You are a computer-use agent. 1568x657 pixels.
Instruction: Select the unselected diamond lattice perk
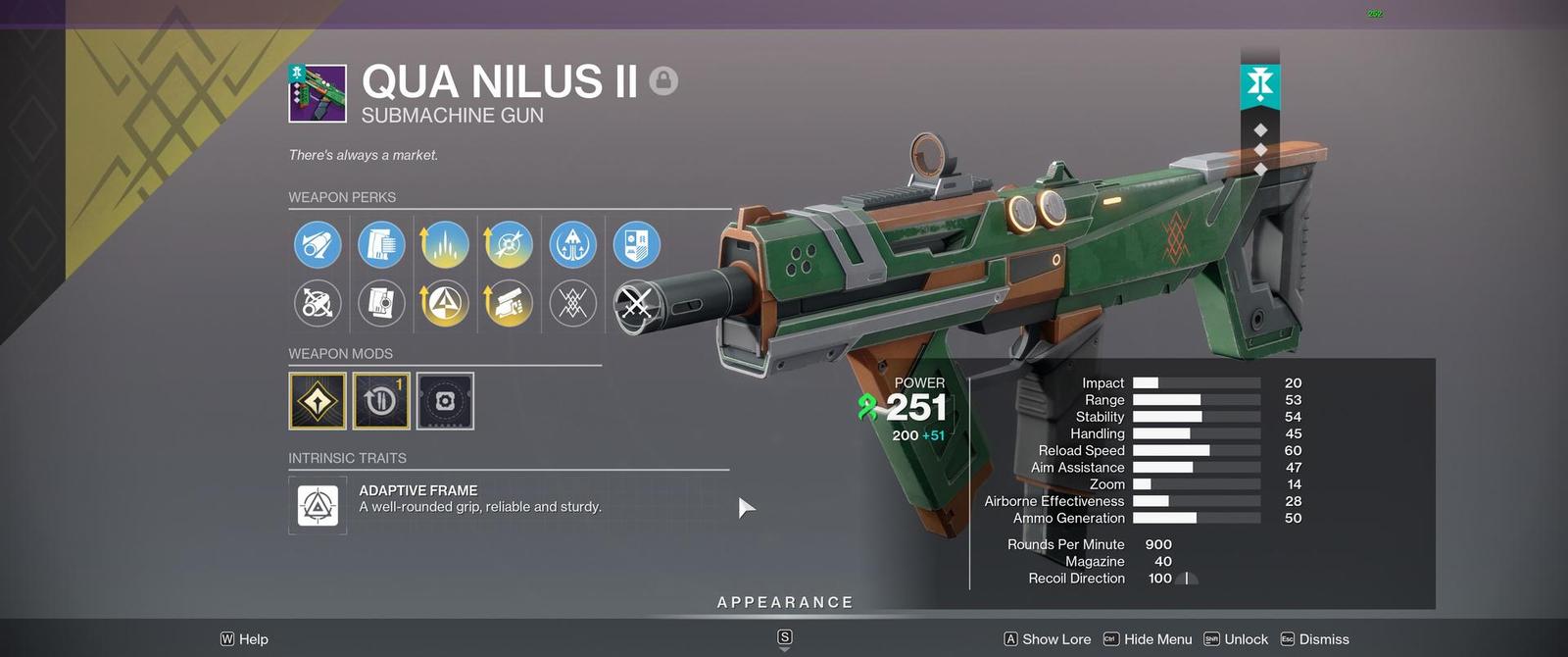point(573,304)
